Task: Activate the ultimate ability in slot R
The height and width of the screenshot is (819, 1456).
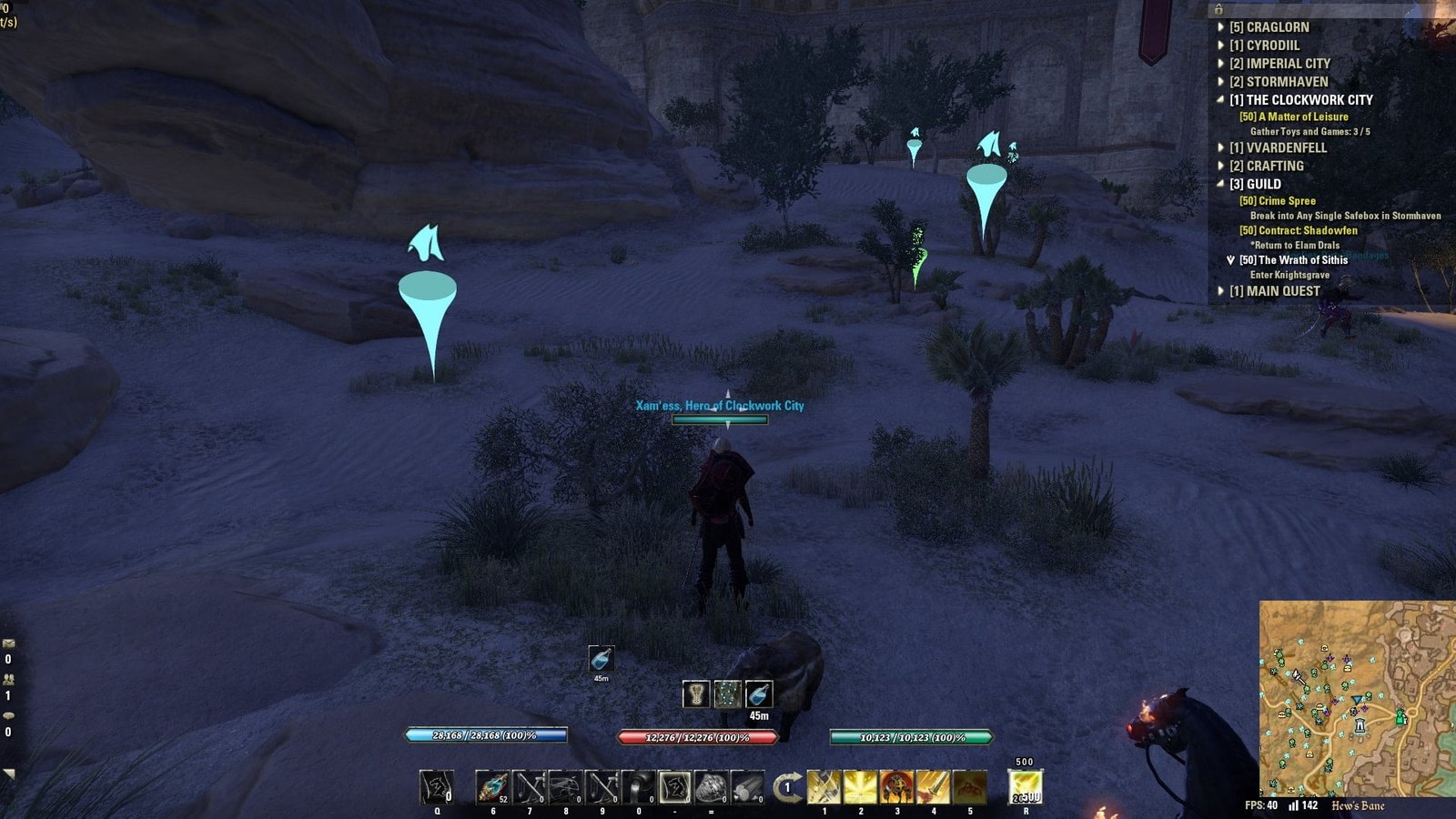Action: [x=1025, y=787]
